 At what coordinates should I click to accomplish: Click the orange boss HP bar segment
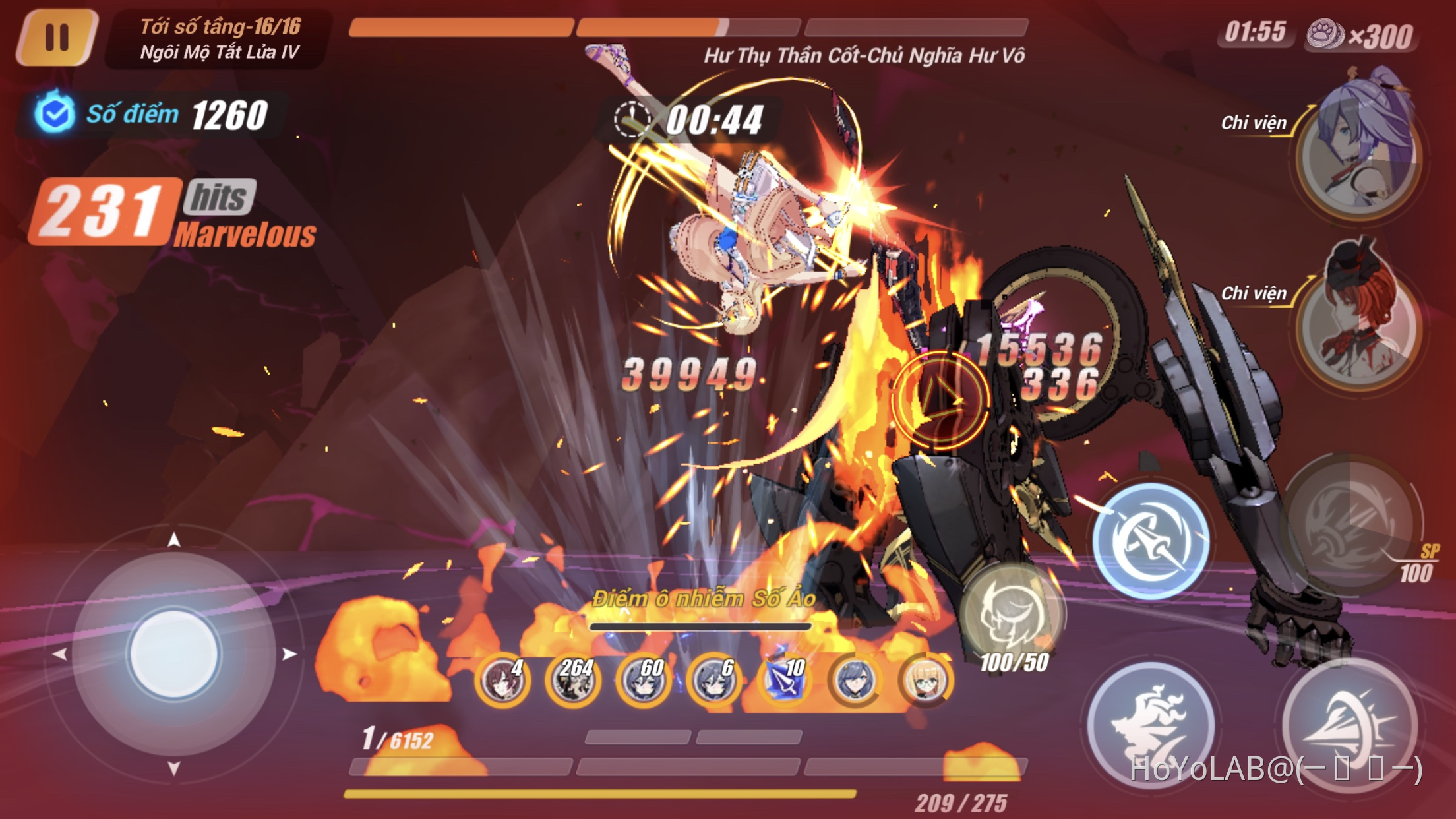coord(462,28)
